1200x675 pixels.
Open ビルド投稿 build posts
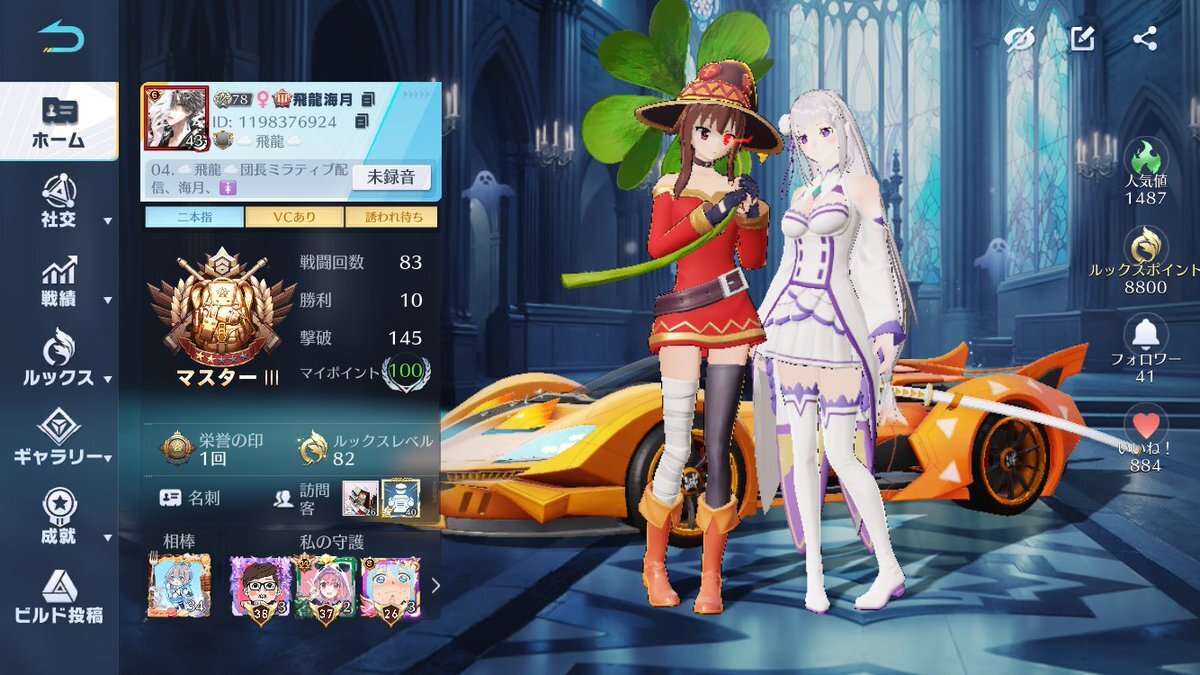click(60, 597)
